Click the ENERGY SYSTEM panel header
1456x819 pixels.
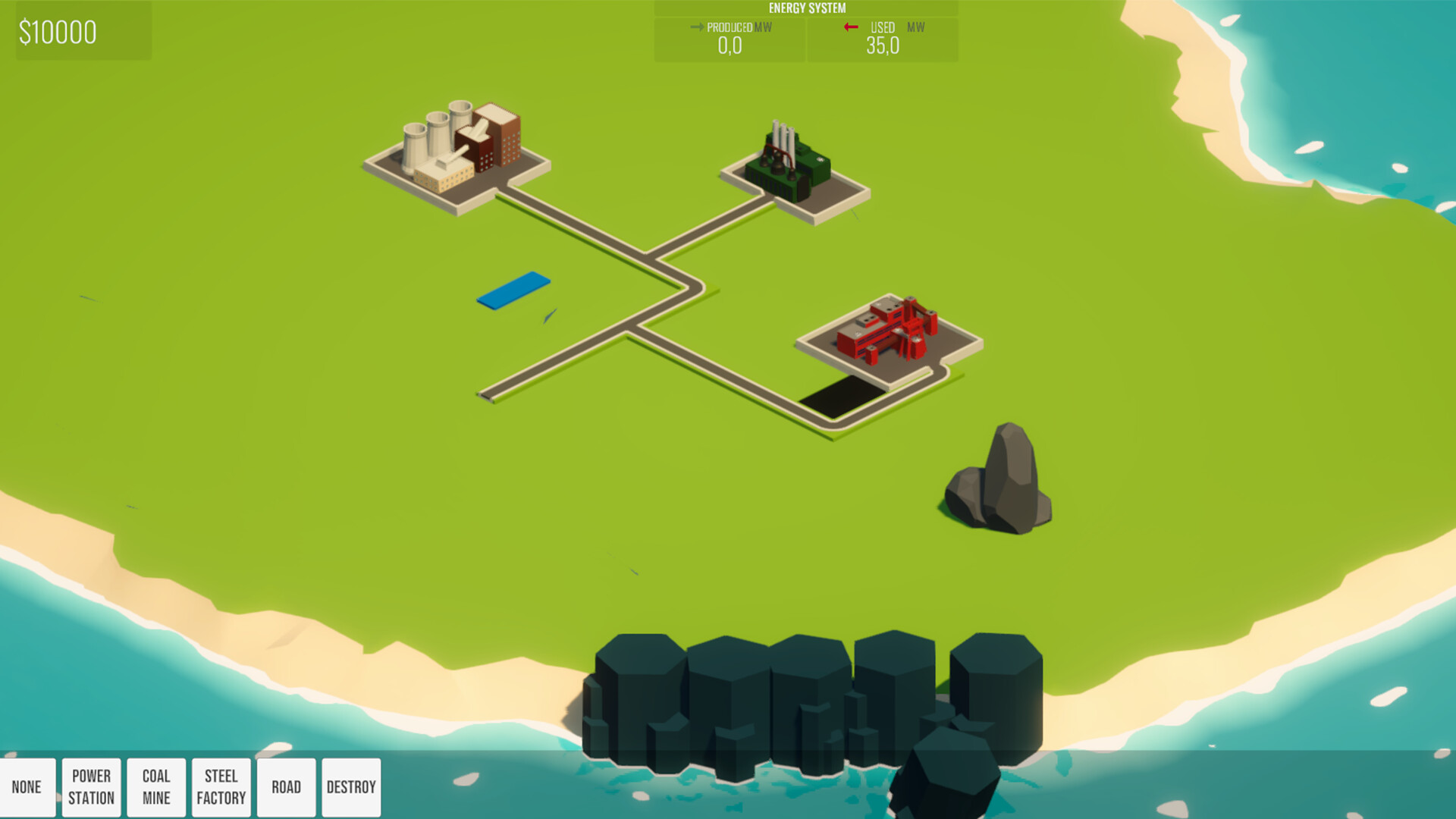pos(806,8)
